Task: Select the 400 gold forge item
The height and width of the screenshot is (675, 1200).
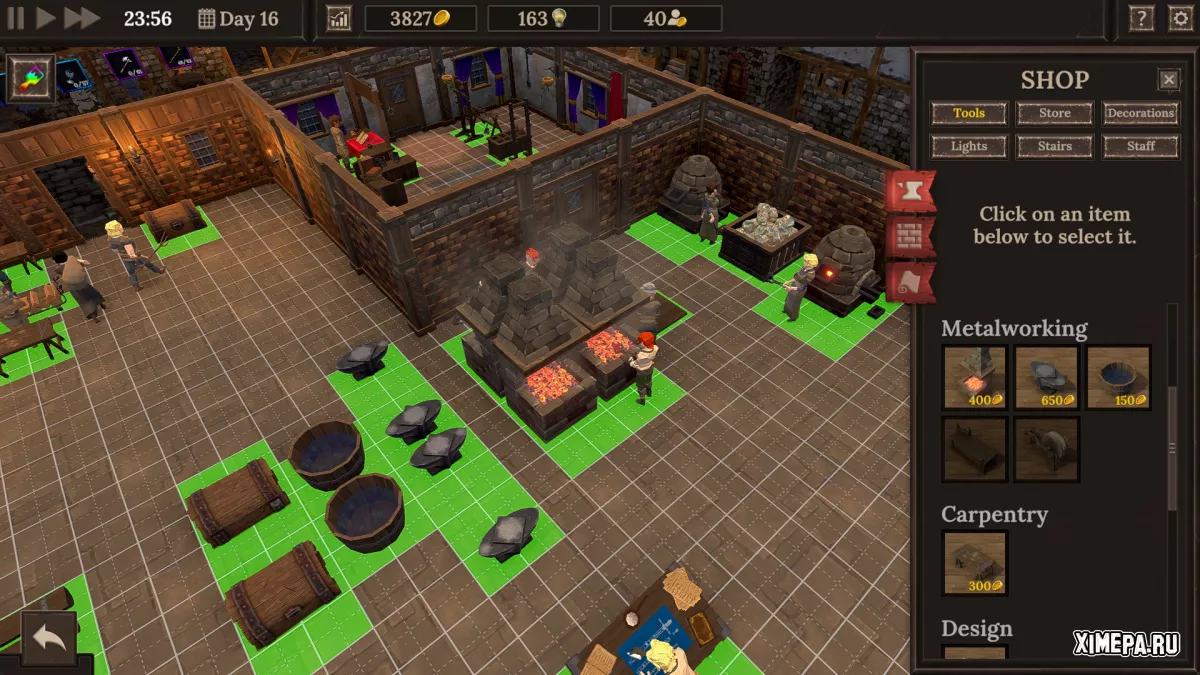Action: click(x=974, y=377)
